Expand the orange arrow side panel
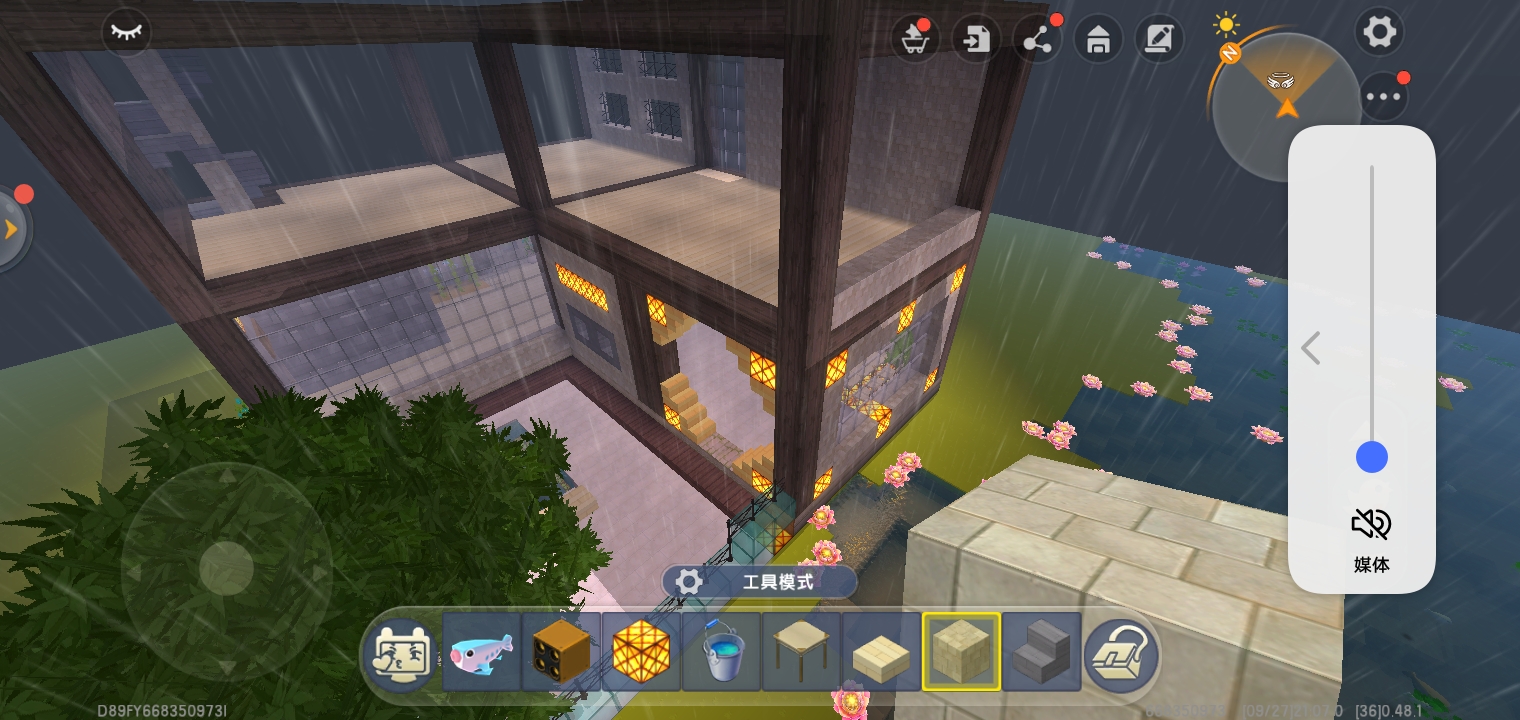1520x720 pixels. [x=12, y=229]
